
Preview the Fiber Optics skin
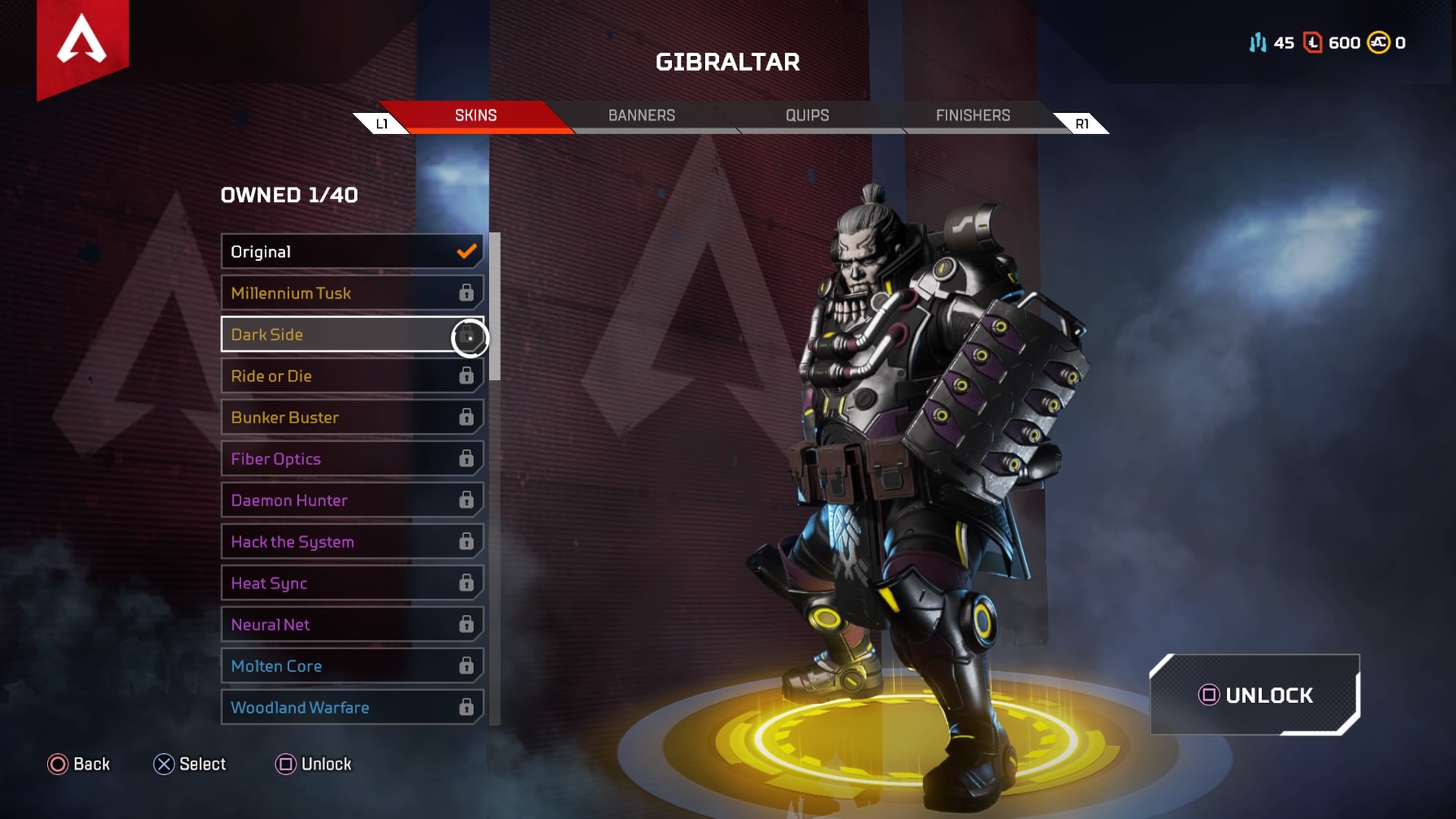(x=352, y=459)
